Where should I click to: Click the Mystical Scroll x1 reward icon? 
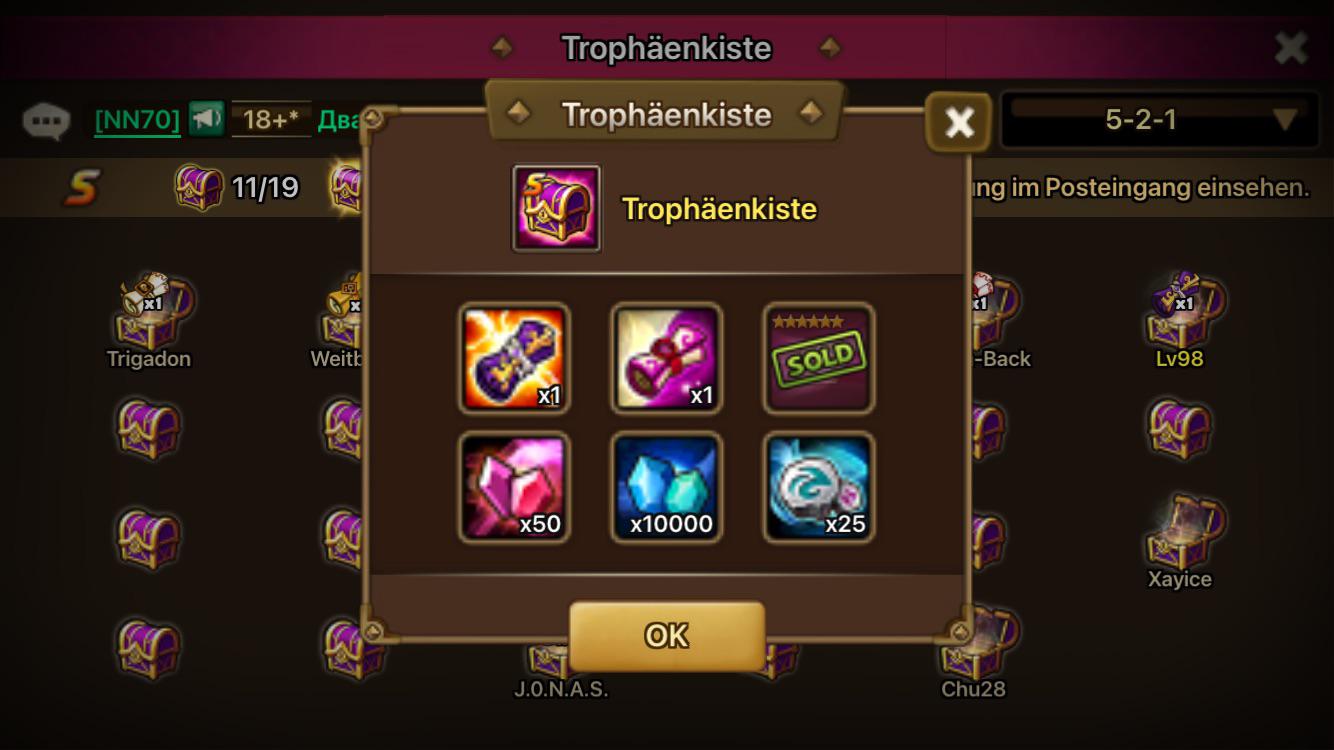tap(666, 358)
